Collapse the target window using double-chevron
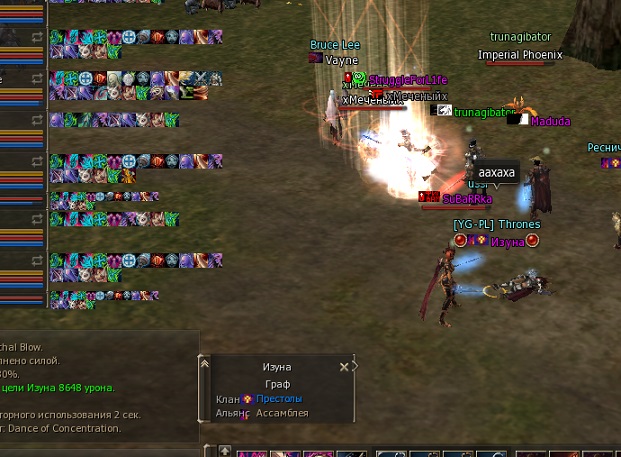Viewport: 621px width, 457px height. 206,364
